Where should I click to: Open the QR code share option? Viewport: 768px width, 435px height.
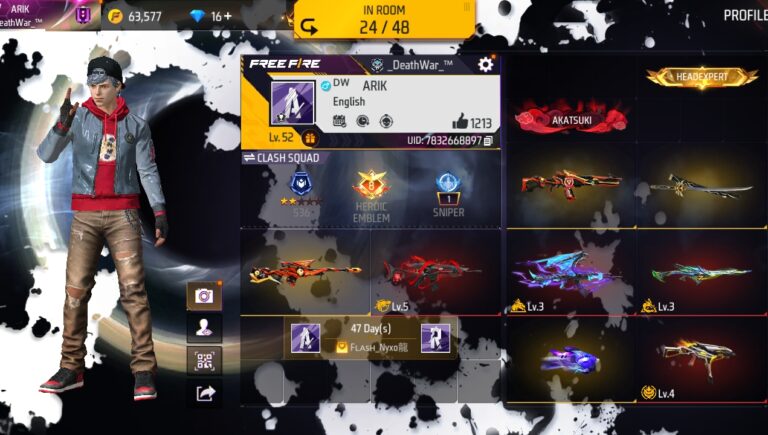tap(204, 361)
